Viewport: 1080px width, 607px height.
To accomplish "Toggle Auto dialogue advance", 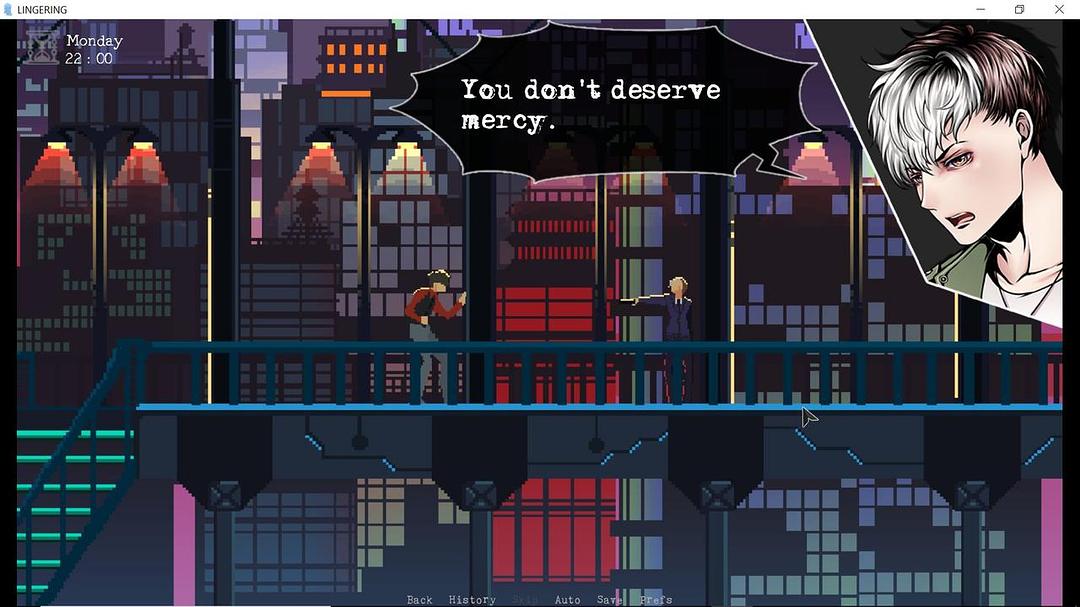I will [x=567, y=600].
